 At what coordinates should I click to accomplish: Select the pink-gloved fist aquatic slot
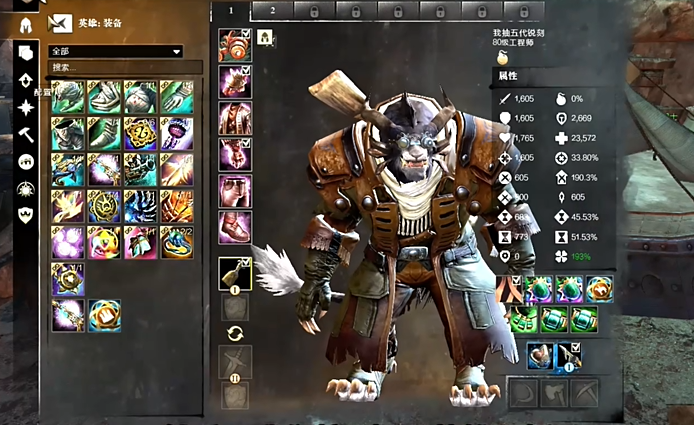pos(543,355)
